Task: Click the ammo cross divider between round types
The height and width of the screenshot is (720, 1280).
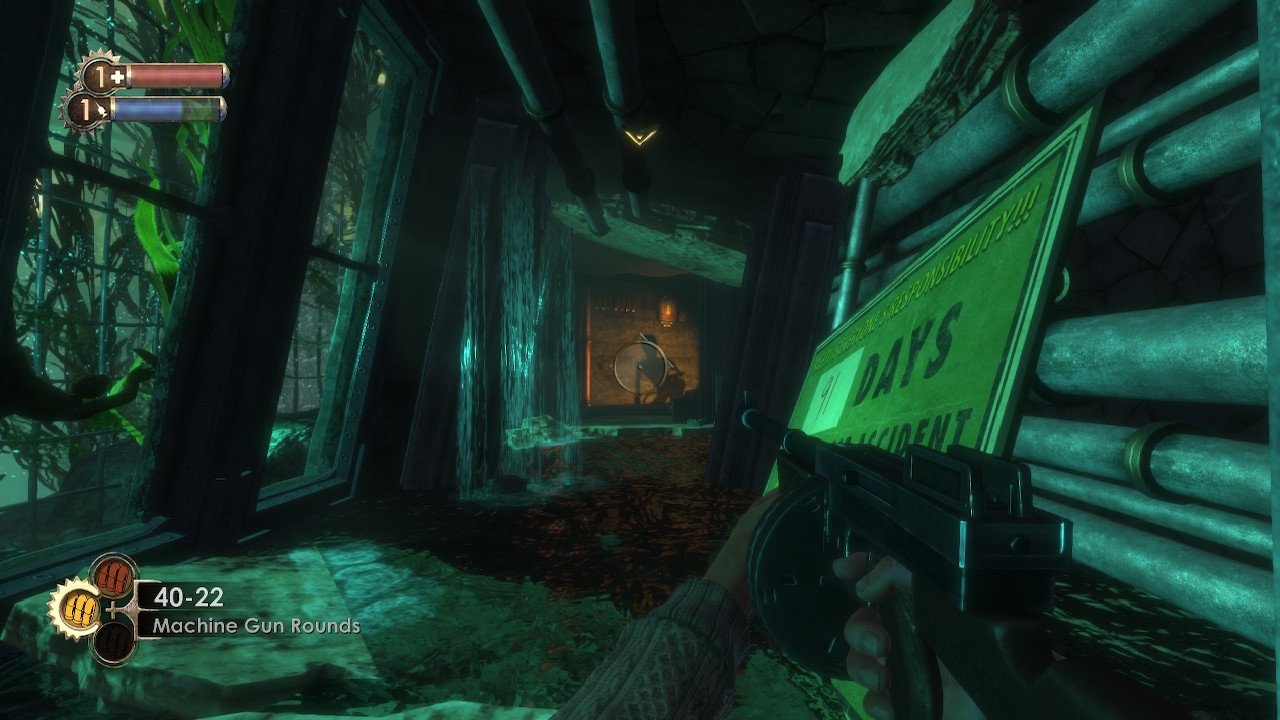Action: tap(112, 609)
